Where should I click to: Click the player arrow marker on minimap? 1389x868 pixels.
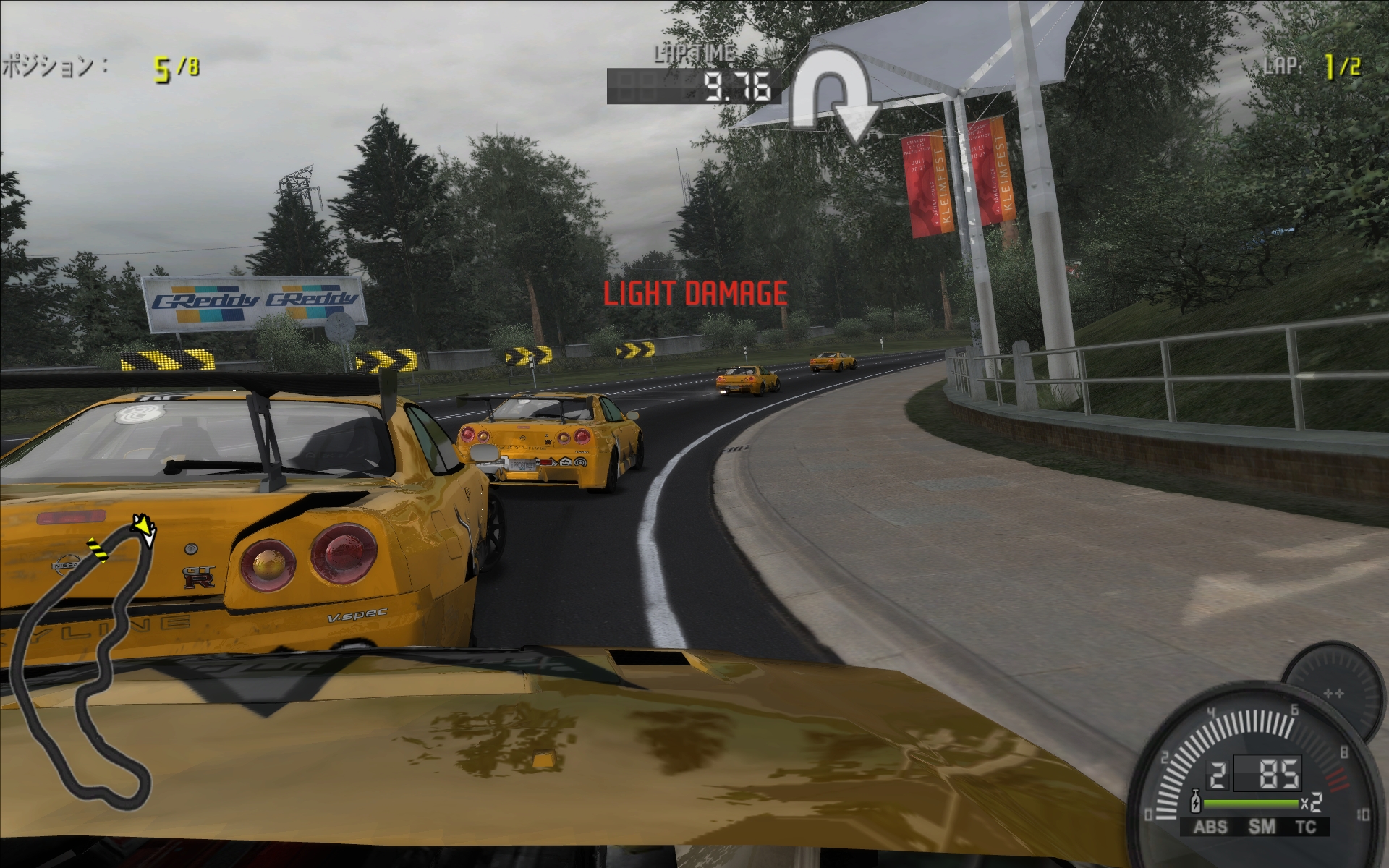click(x=145, y=529)
